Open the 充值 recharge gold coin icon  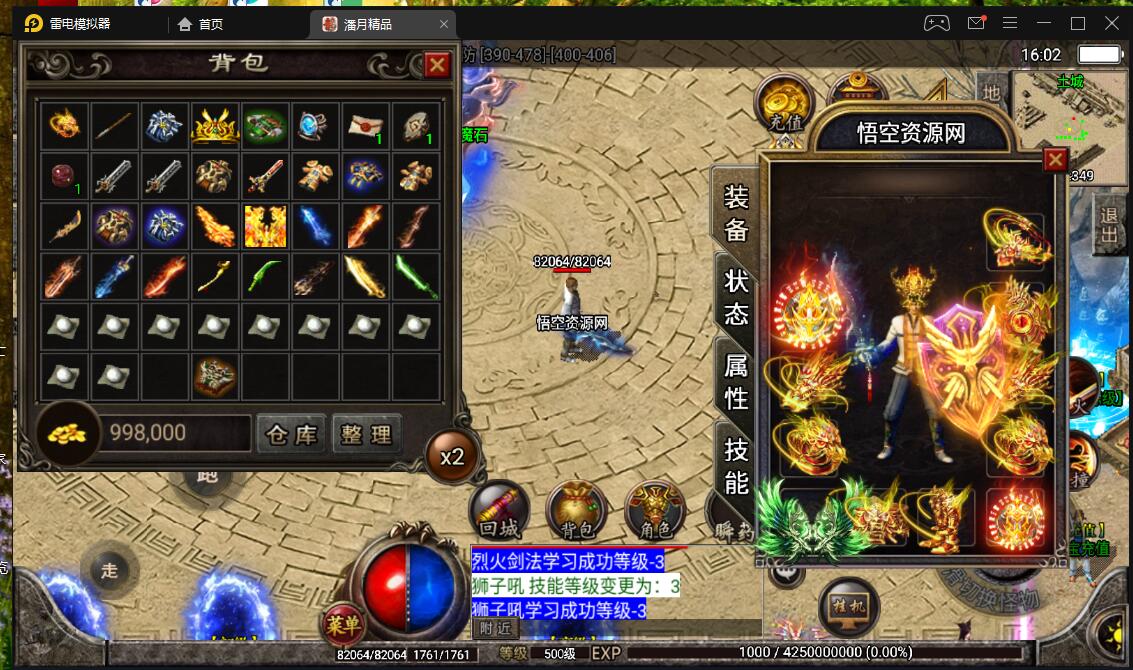784,104
